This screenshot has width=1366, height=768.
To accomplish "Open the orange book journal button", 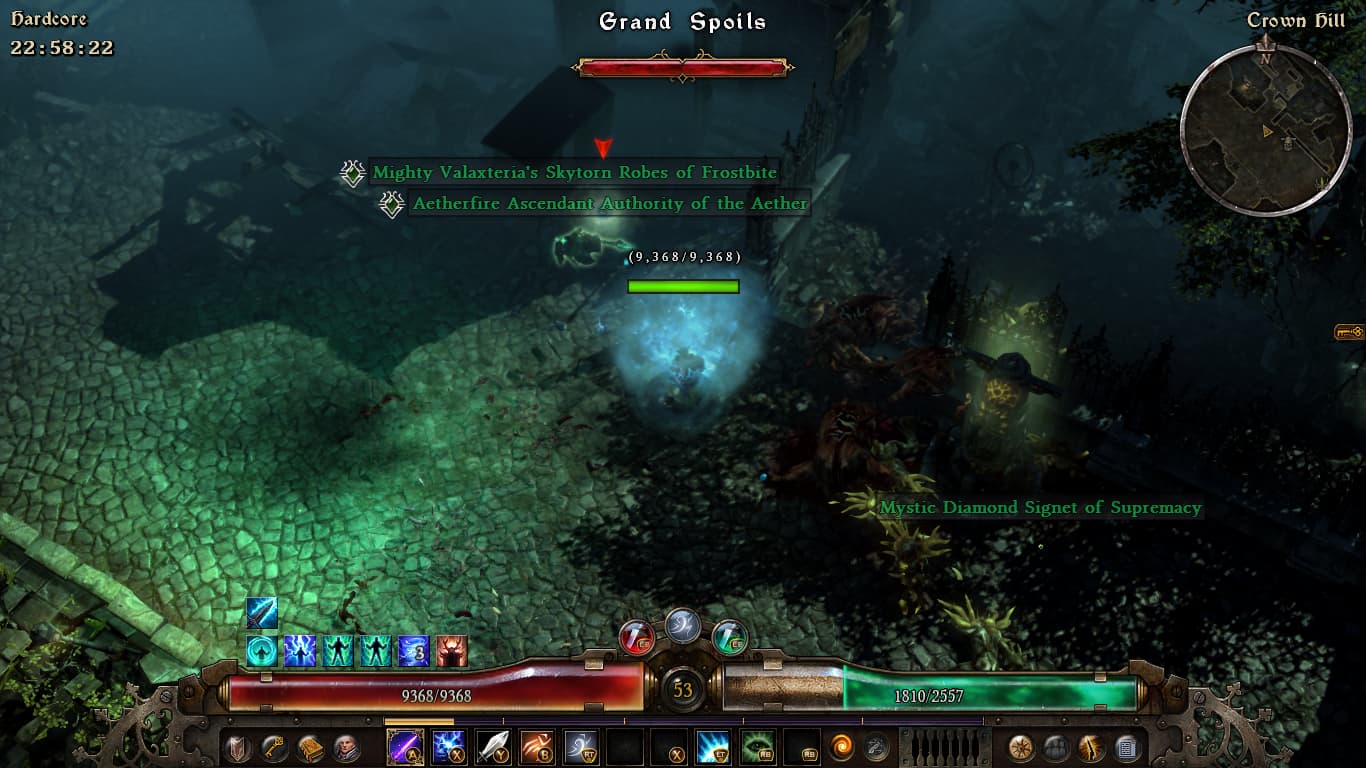I will point(310,747).
